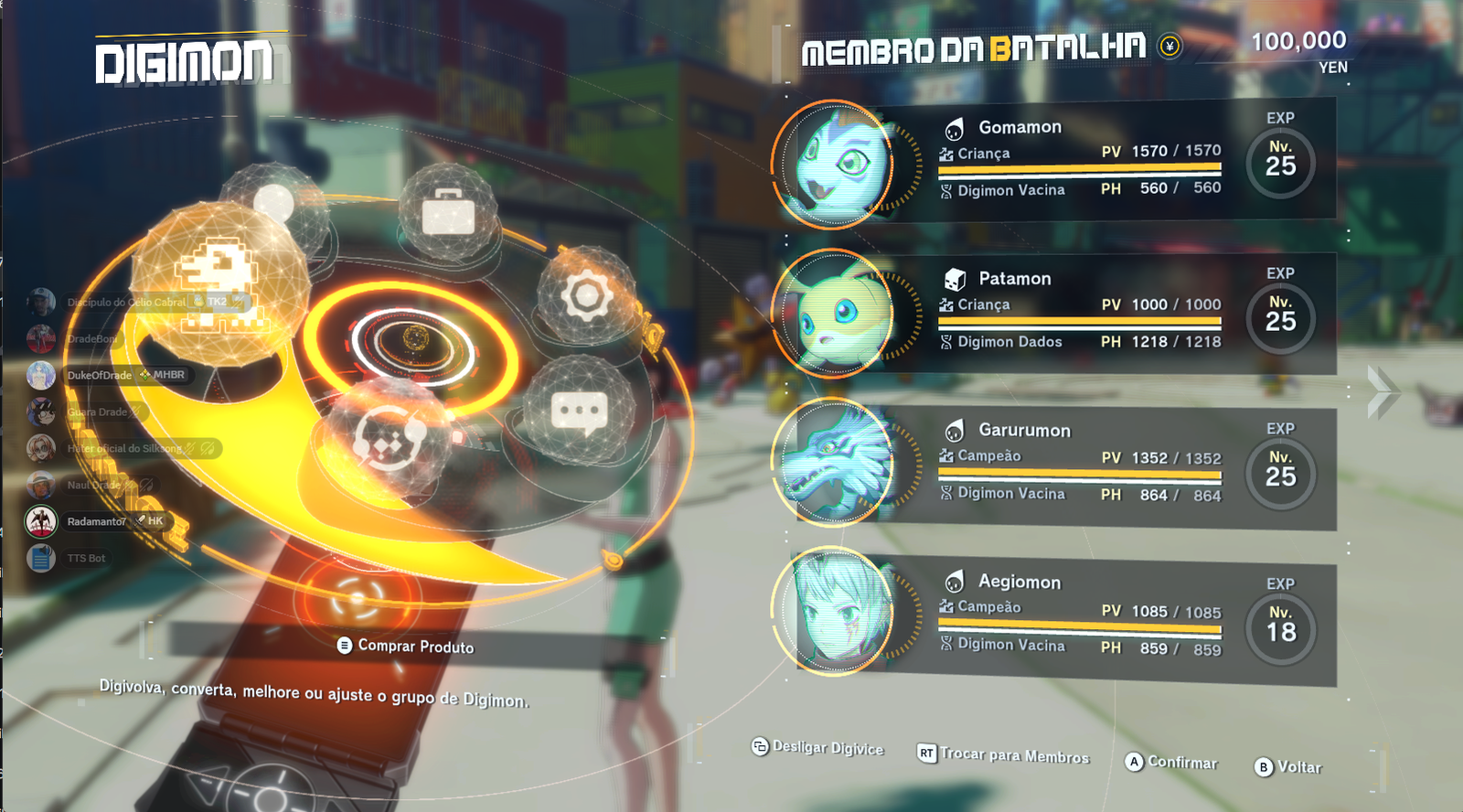Click the right chevron arrow beside party list
The width and height of the screenshot is (1463, 812).
pos(1382,391)
